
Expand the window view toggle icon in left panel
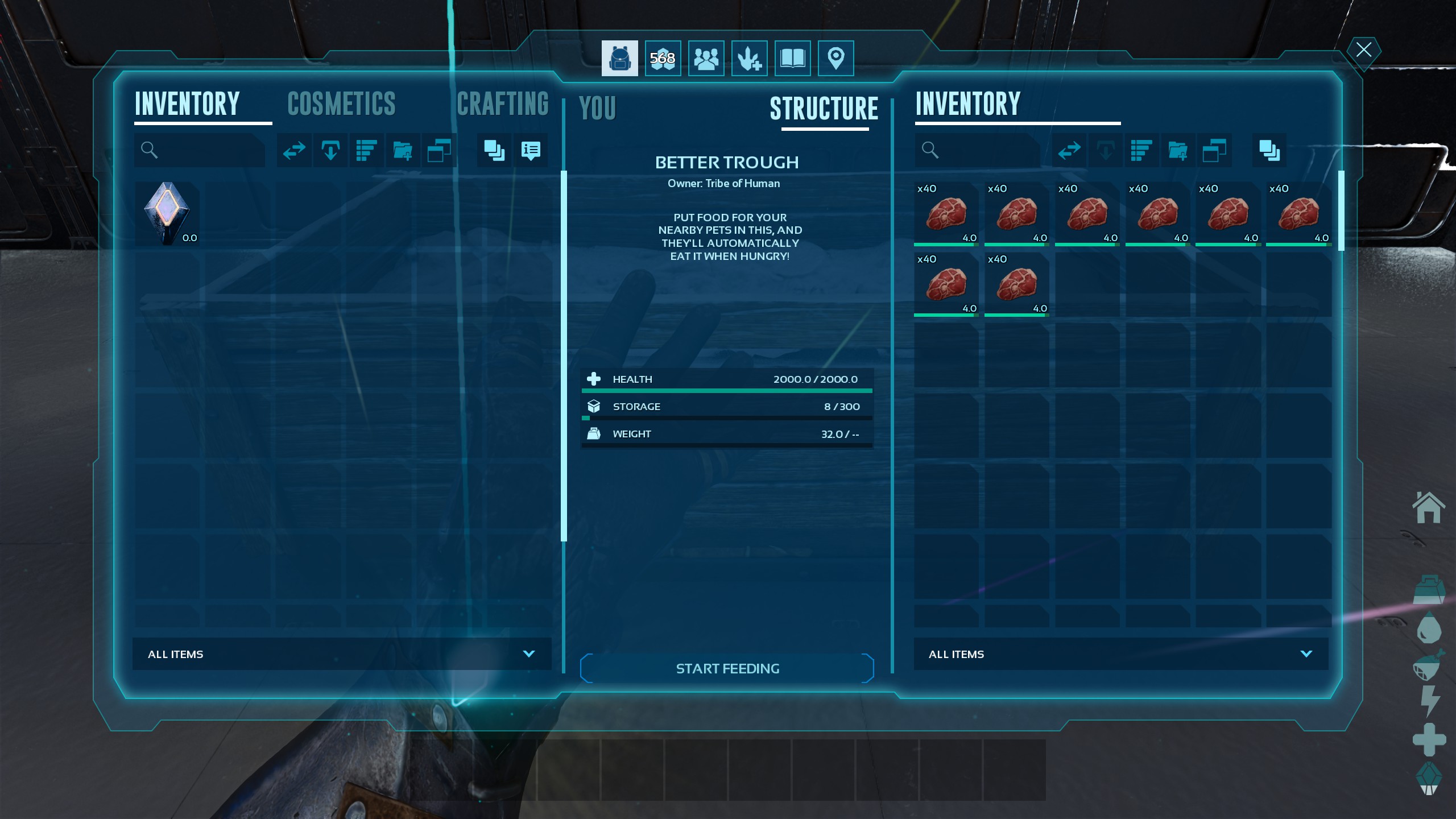click(x=440, y=150)
